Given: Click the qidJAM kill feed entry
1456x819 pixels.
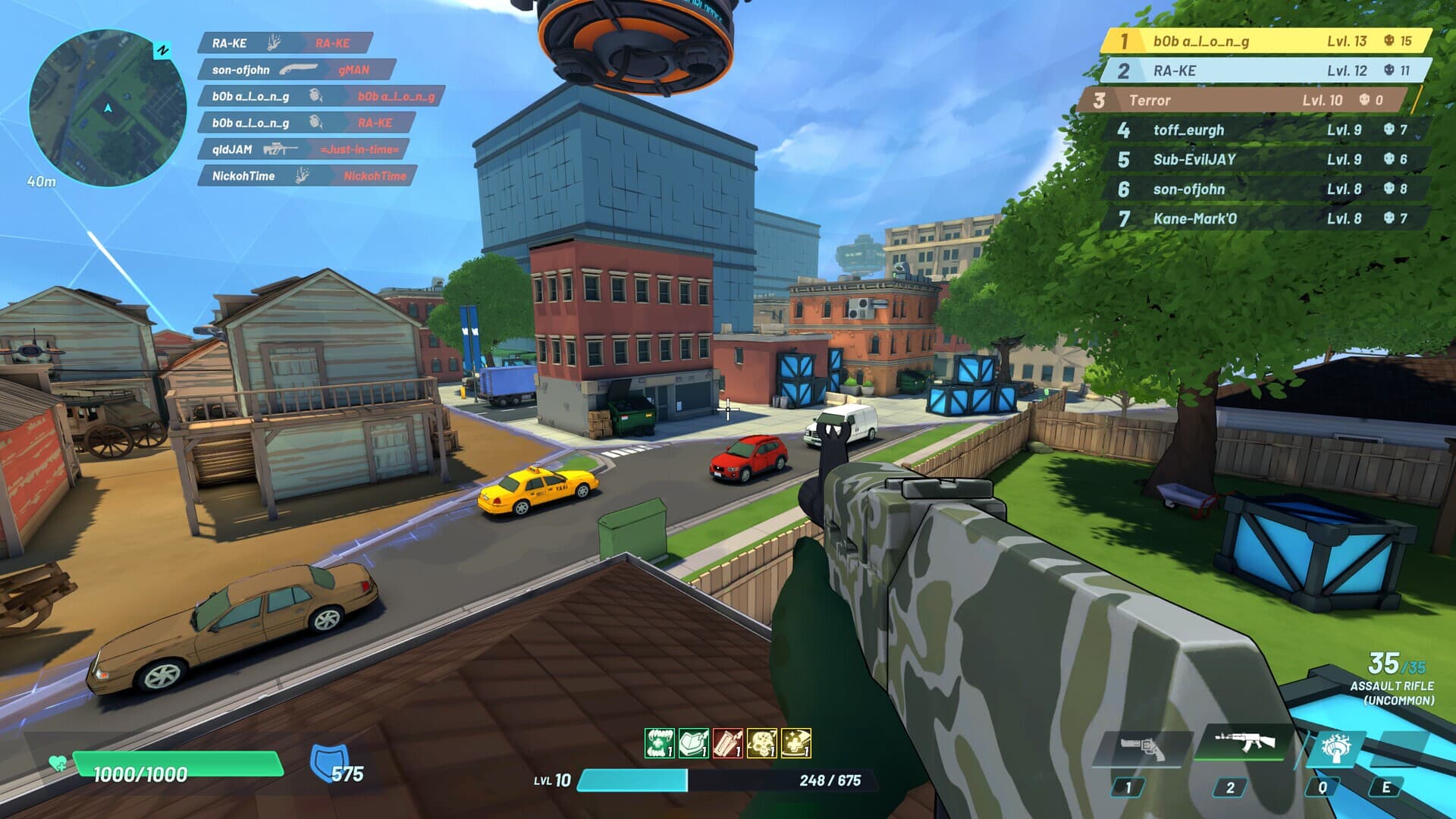Looking at the screenshot, I should point(303,149).
